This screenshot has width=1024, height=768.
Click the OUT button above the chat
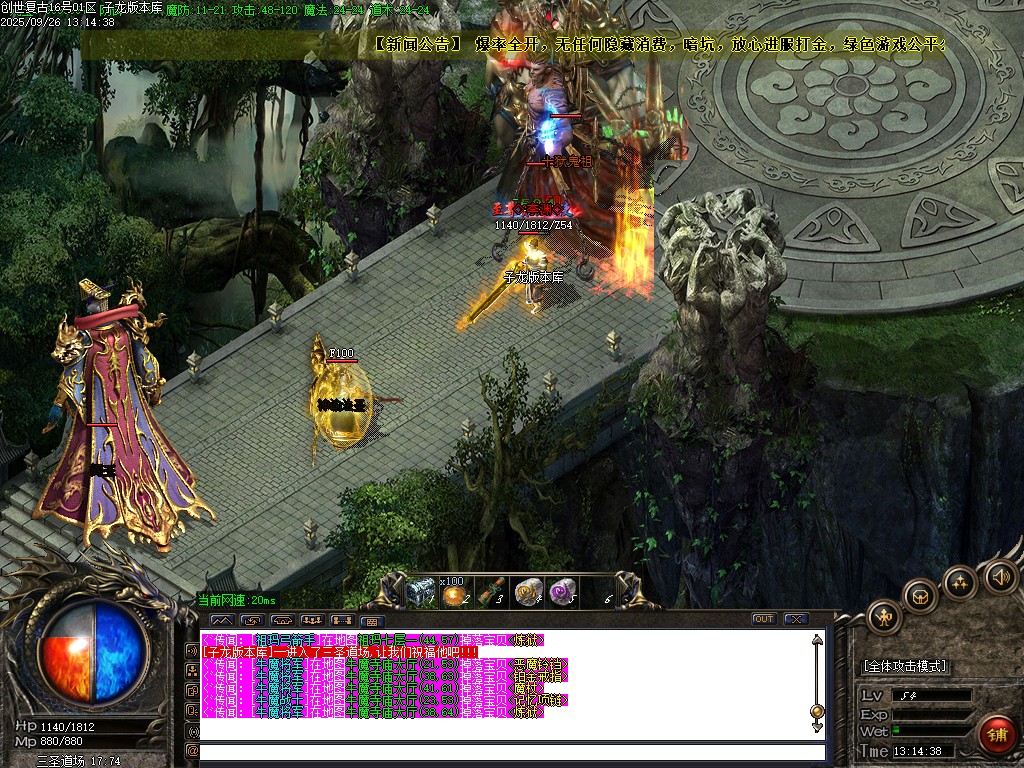[x=764, y=619]
